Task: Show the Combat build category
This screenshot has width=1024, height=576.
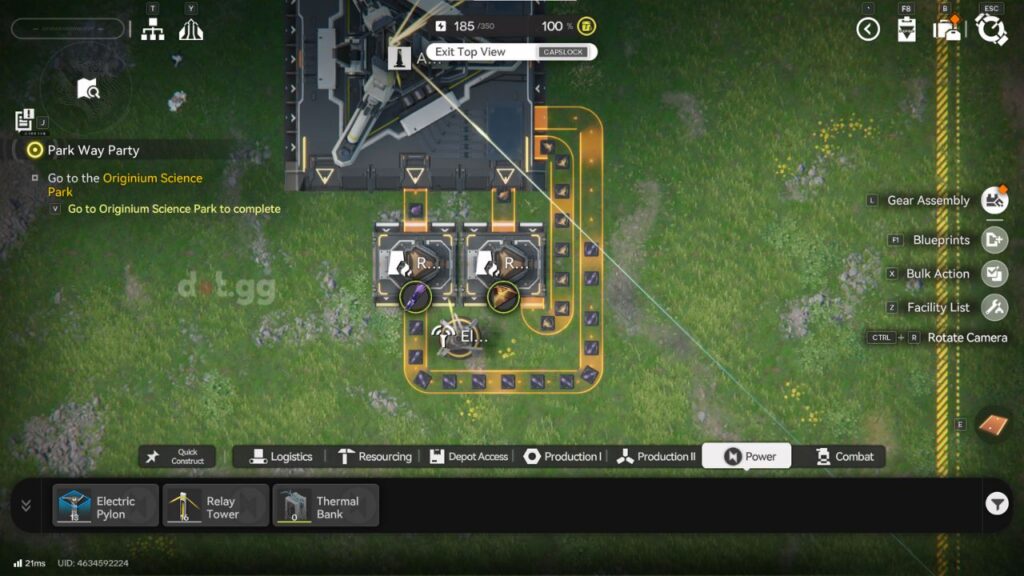Action: [843, 456]
